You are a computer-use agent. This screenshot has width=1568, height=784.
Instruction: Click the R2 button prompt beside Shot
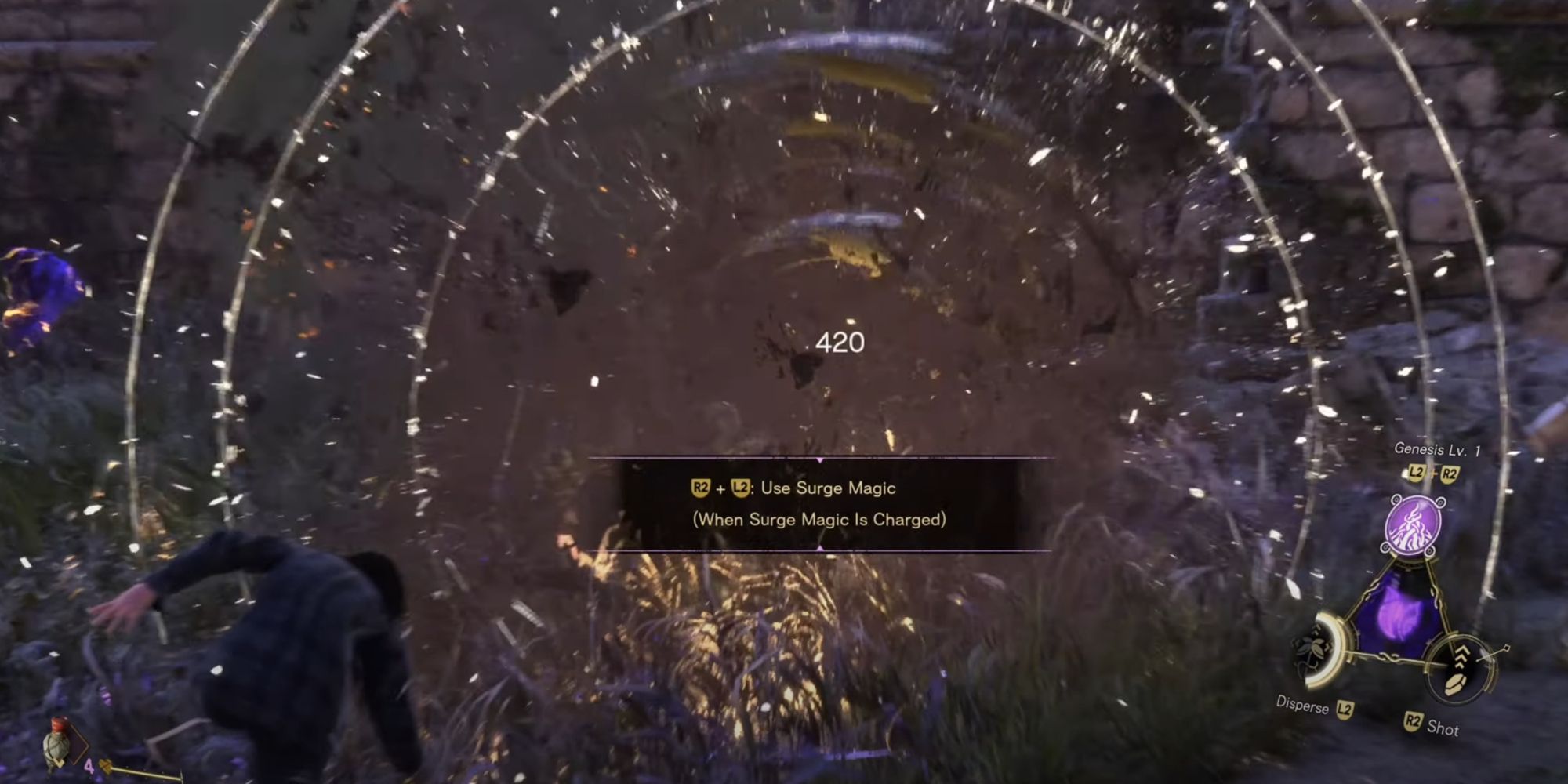(1413, 721)
